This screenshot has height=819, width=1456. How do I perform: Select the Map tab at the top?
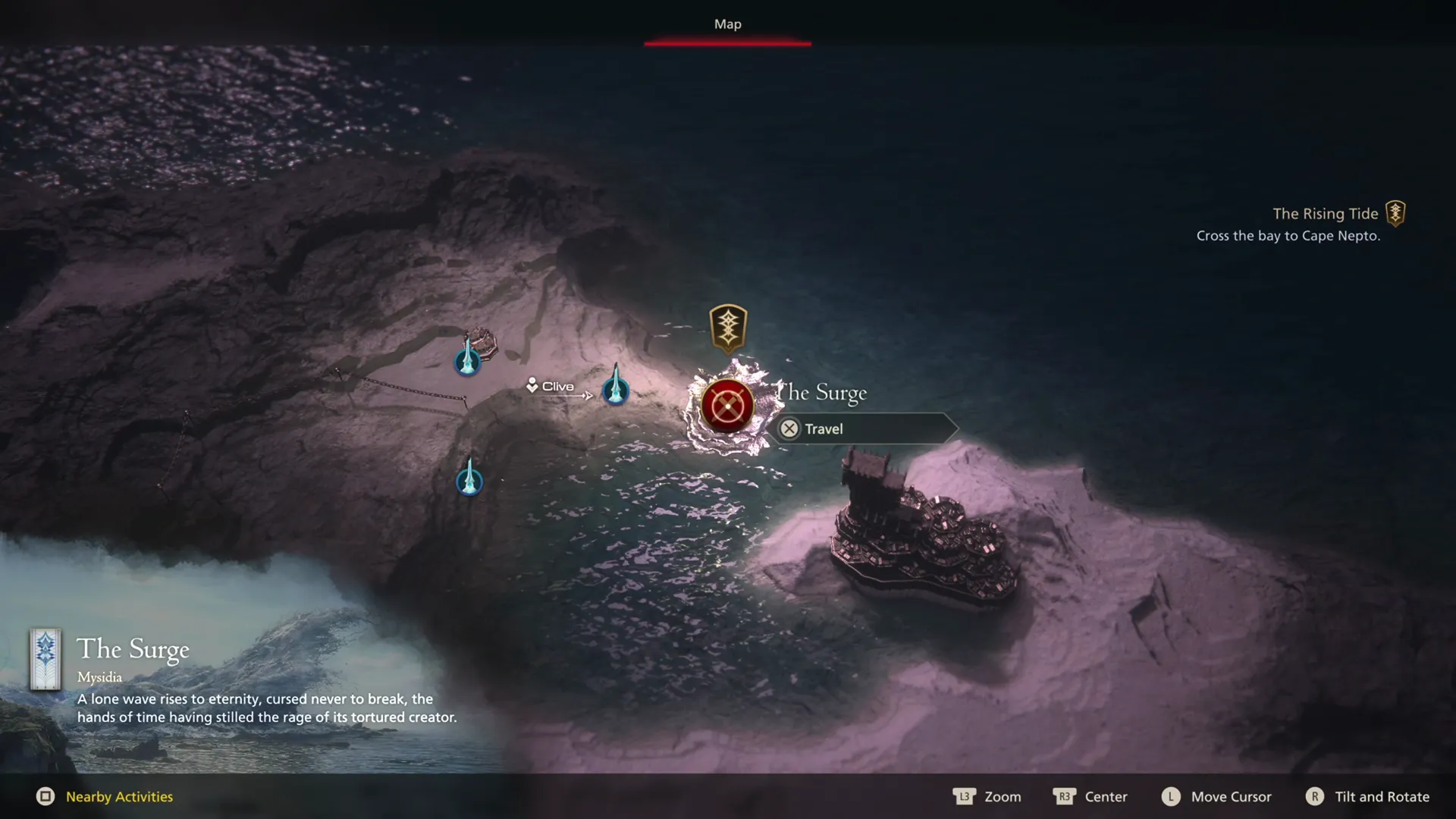(x=726, y=24)
